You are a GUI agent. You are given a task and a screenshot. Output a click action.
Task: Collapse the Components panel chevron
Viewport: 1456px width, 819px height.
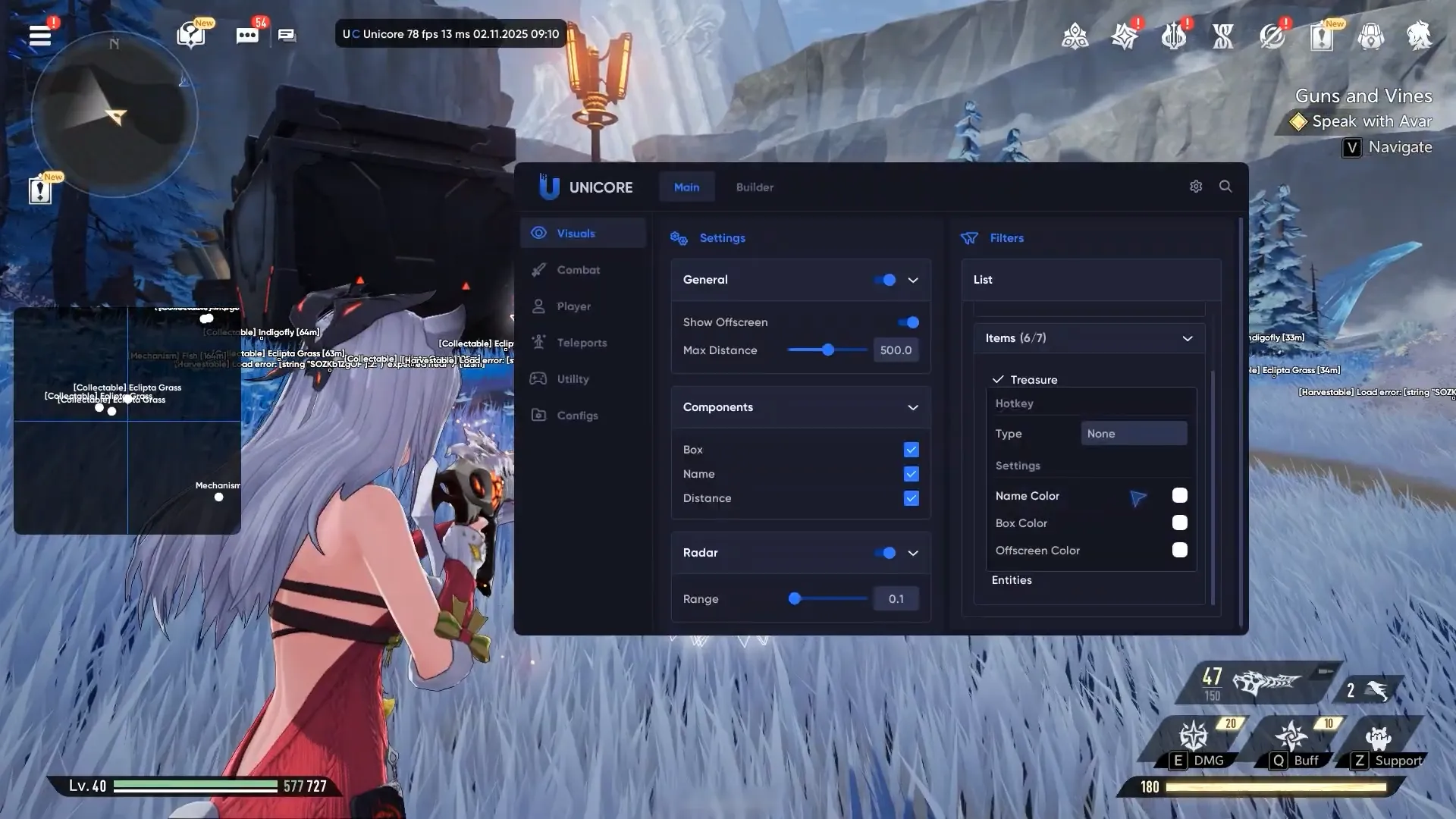coord(912,407)
